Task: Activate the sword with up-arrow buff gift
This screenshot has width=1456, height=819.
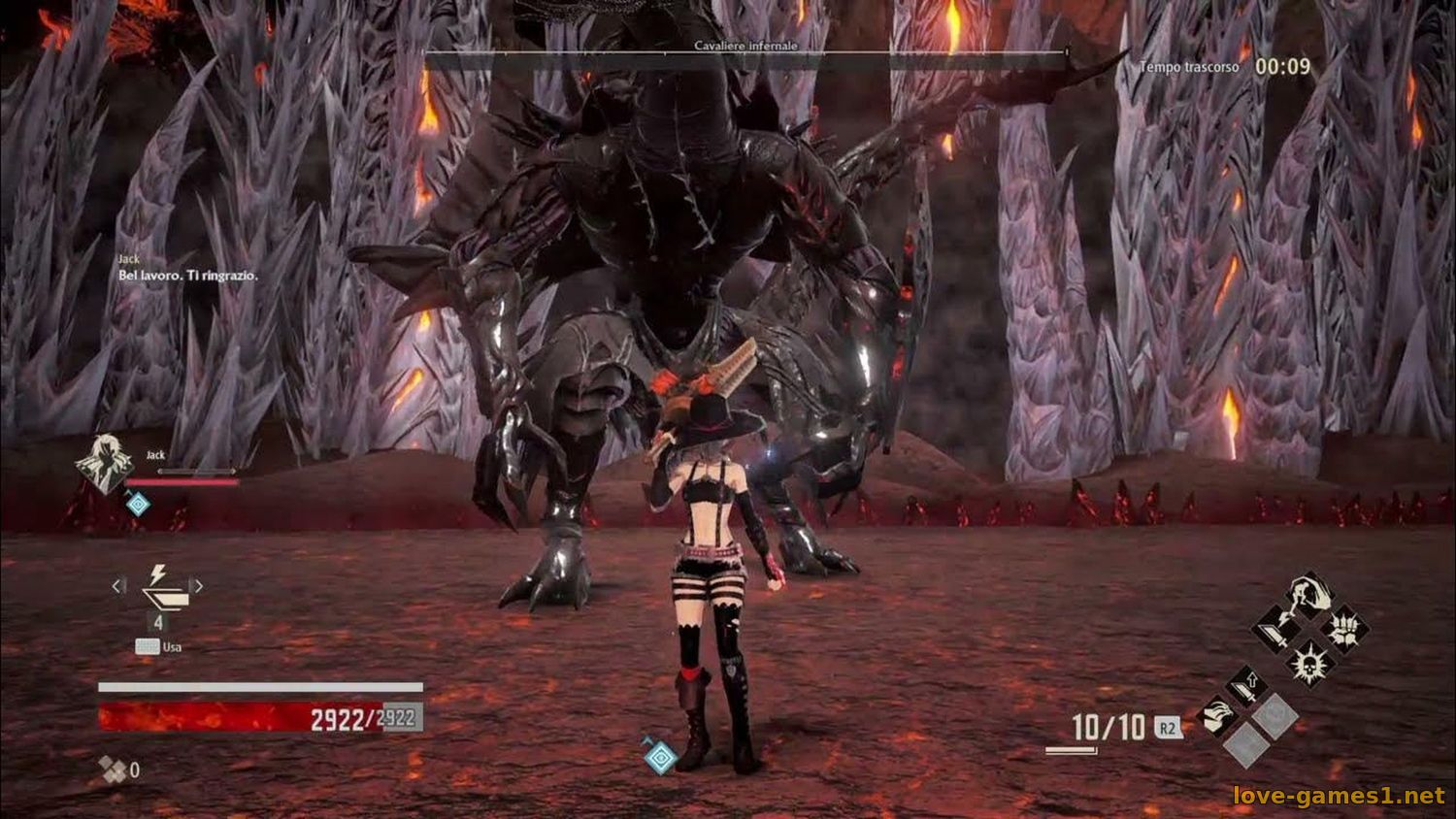Action: pyautogui.click(x=1246, y=685)
